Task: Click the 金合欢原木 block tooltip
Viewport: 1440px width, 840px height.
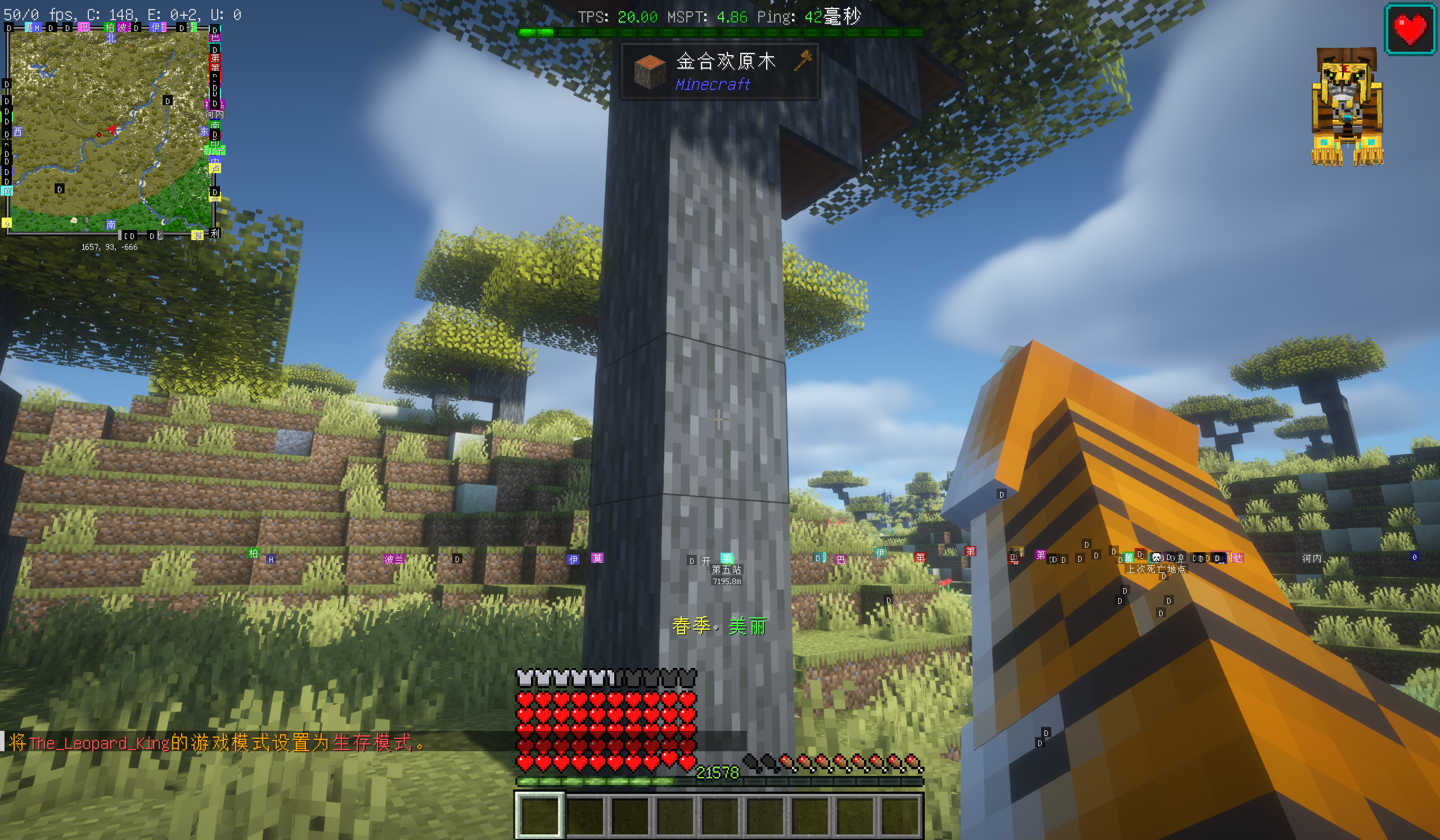Action: [x=719, y=72]
